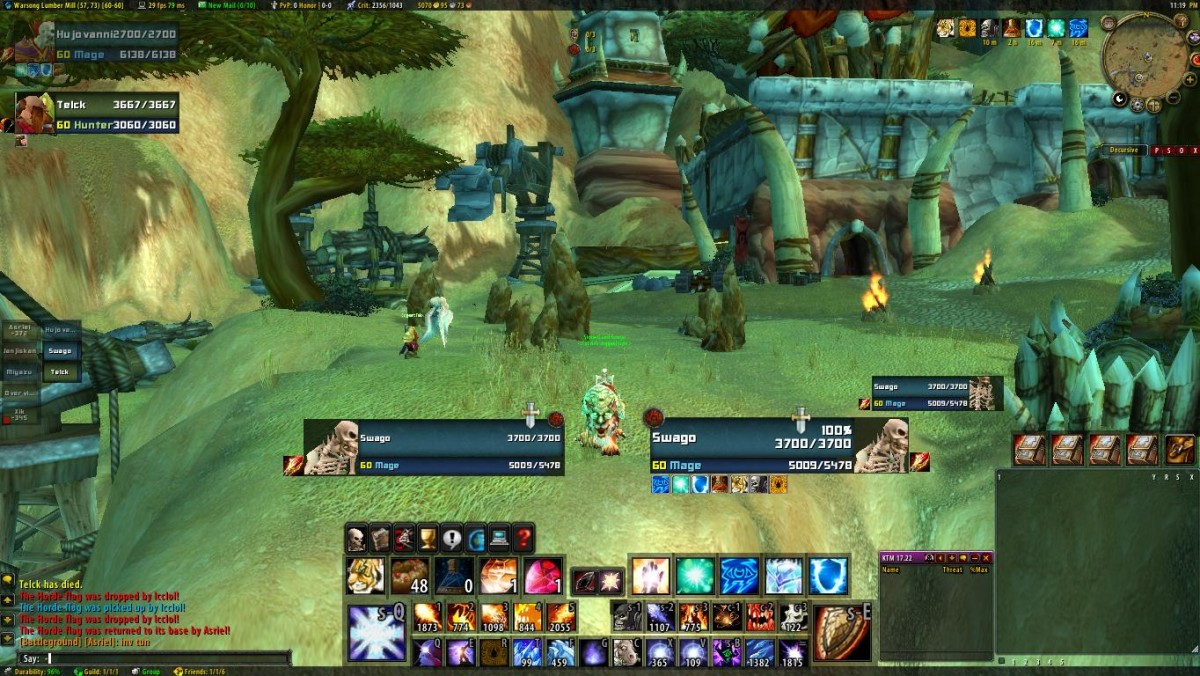Viewport: 1200px width, 676px height.
Task: Activate the blue shield ward spell
Action: click(x=828, y=577)
